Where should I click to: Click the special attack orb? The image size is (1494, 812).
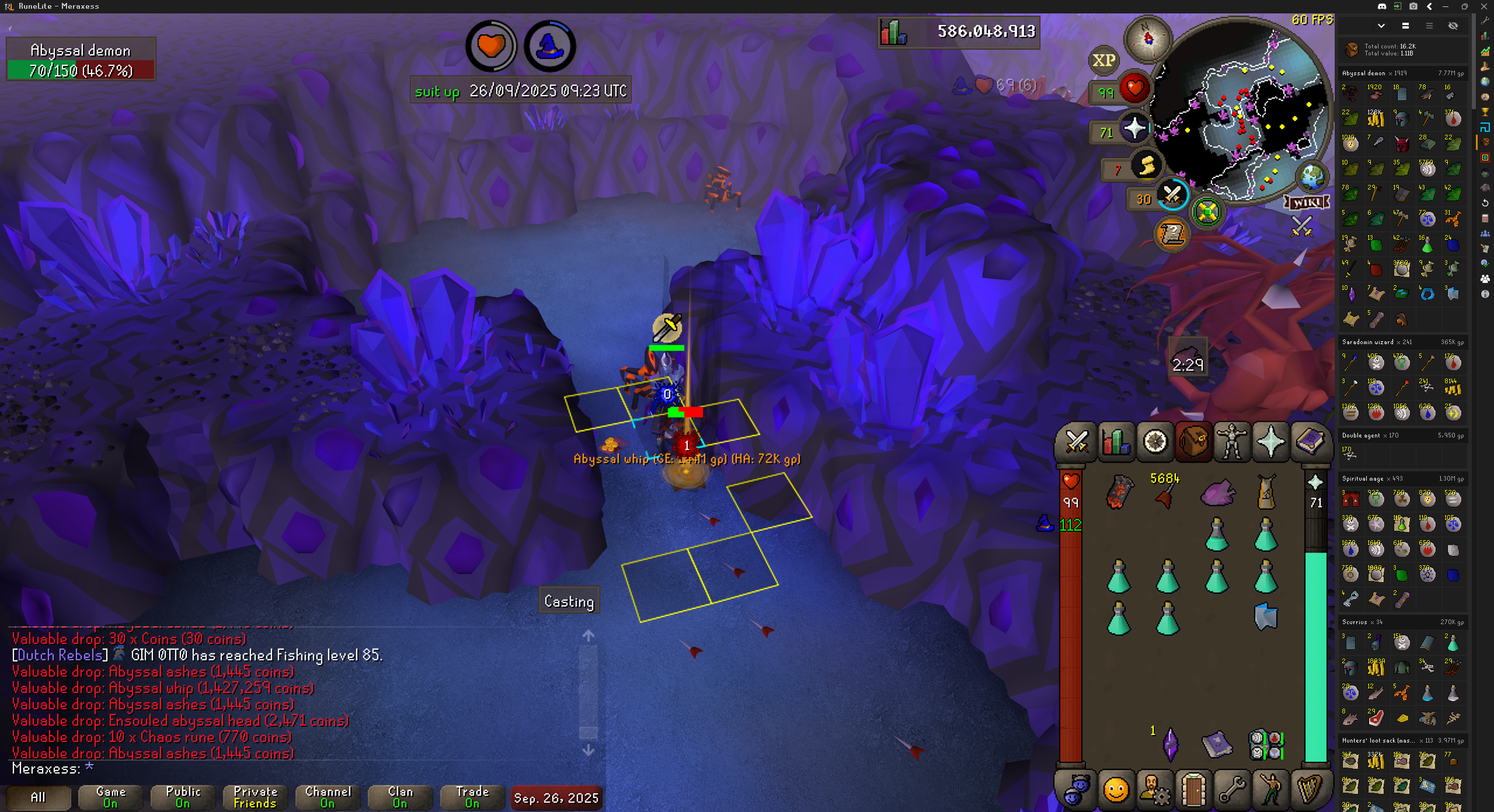point(1172,195)
